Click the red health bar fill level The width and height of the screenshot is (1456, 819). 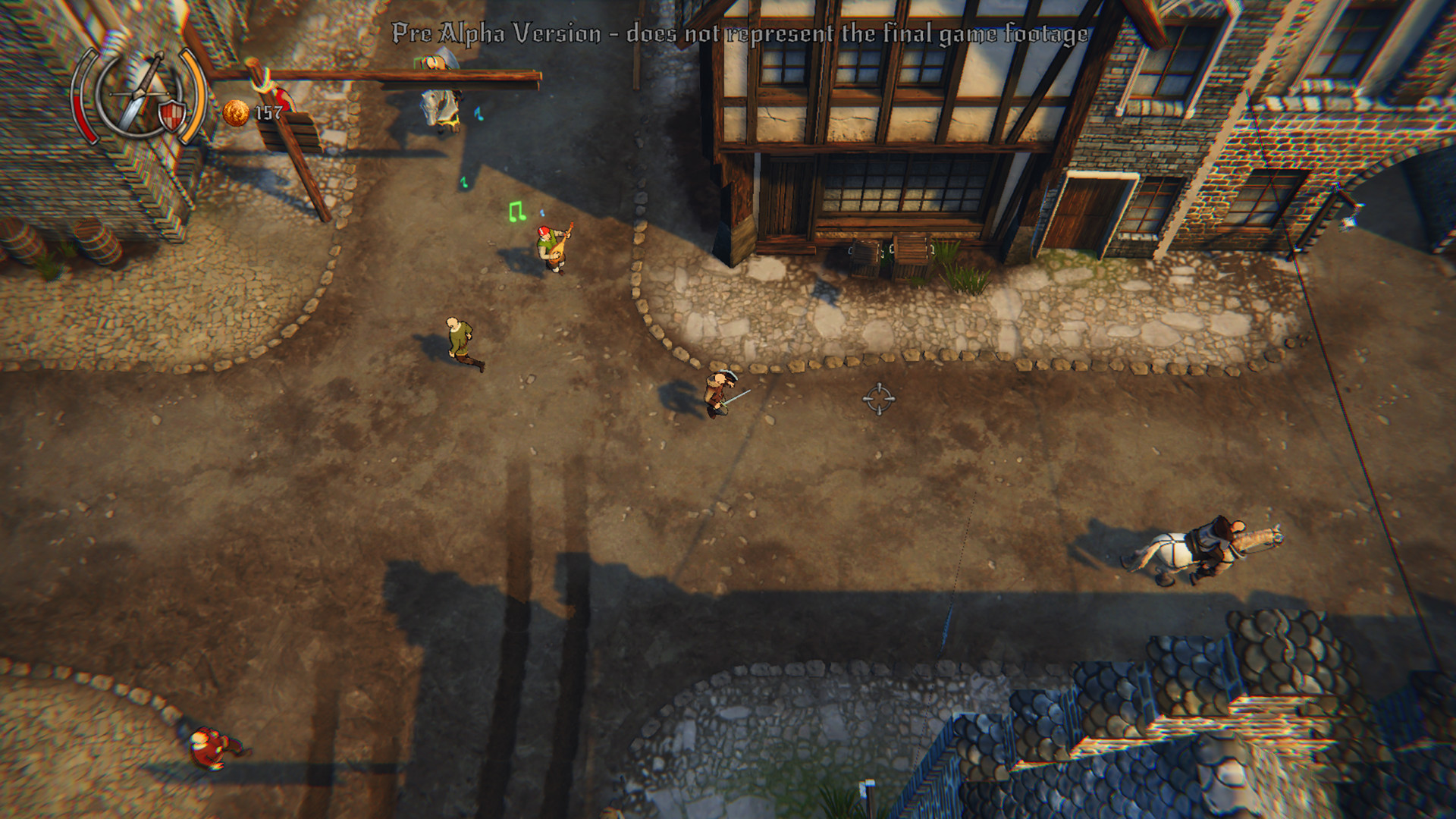coord(83,121)
